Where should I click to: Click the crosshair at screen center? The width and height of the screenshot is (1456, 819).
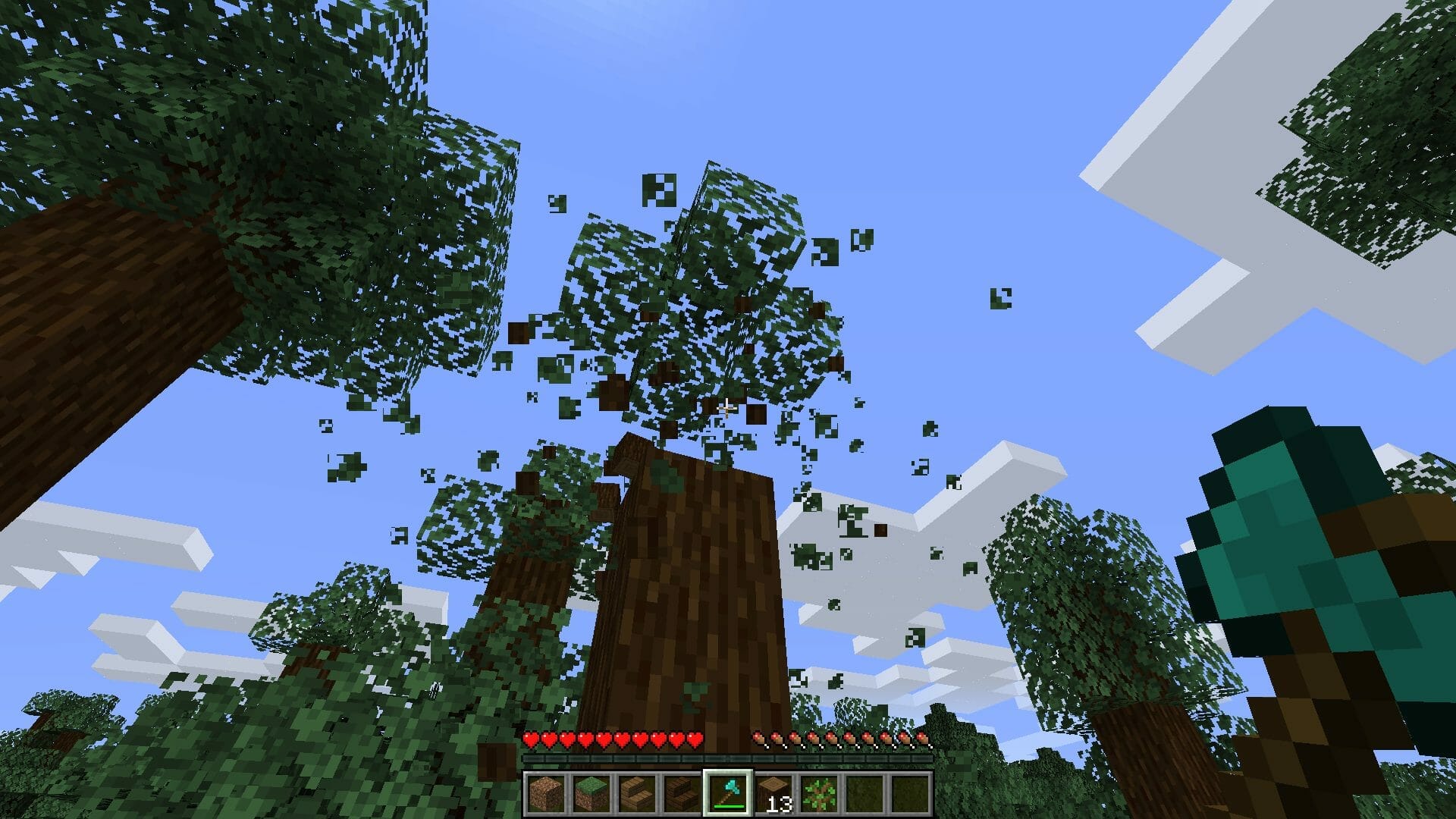pos(728,409)
